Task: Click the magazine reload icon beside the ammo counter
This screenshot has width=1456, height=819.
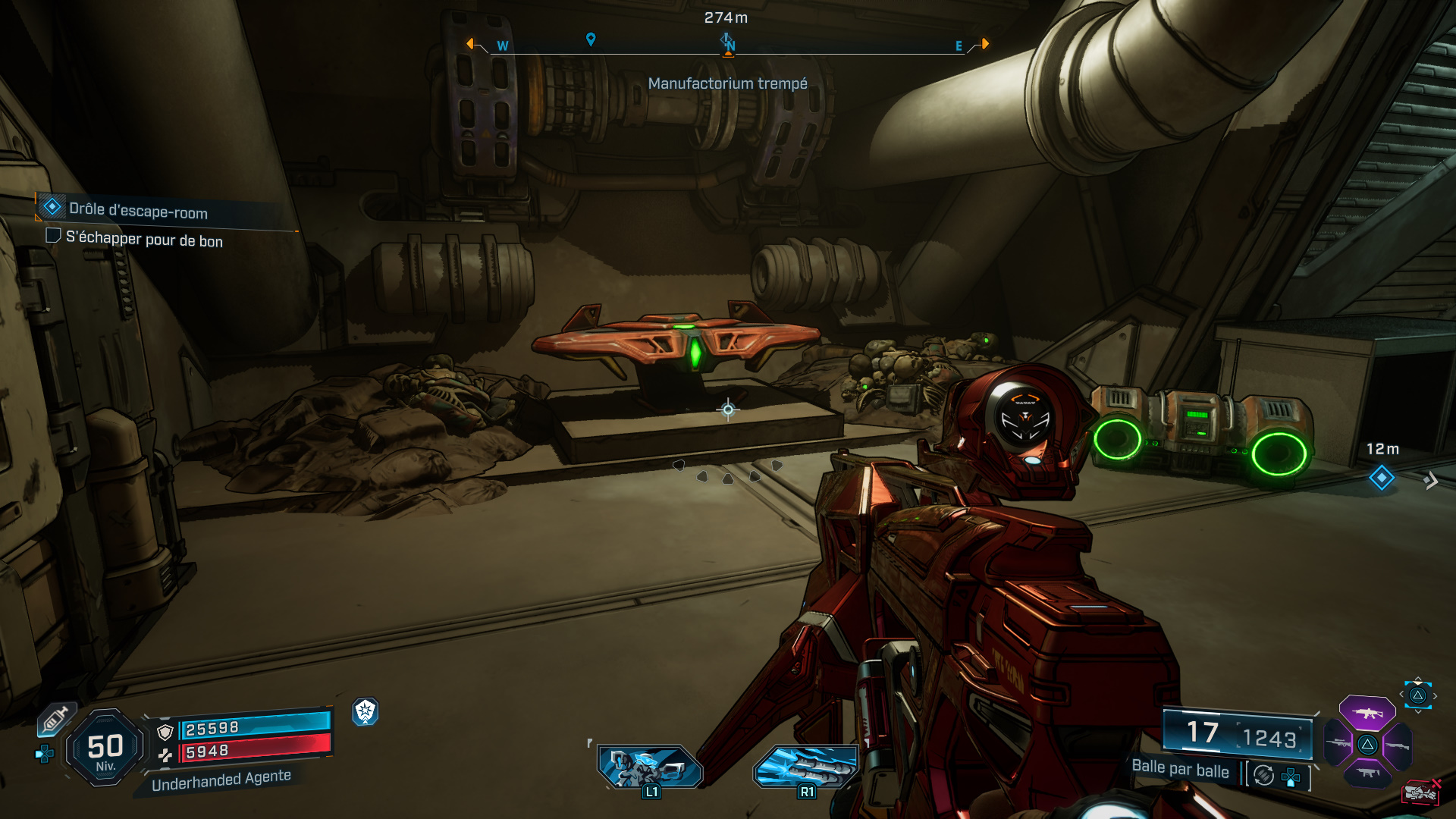Action: pos(1263,776)
